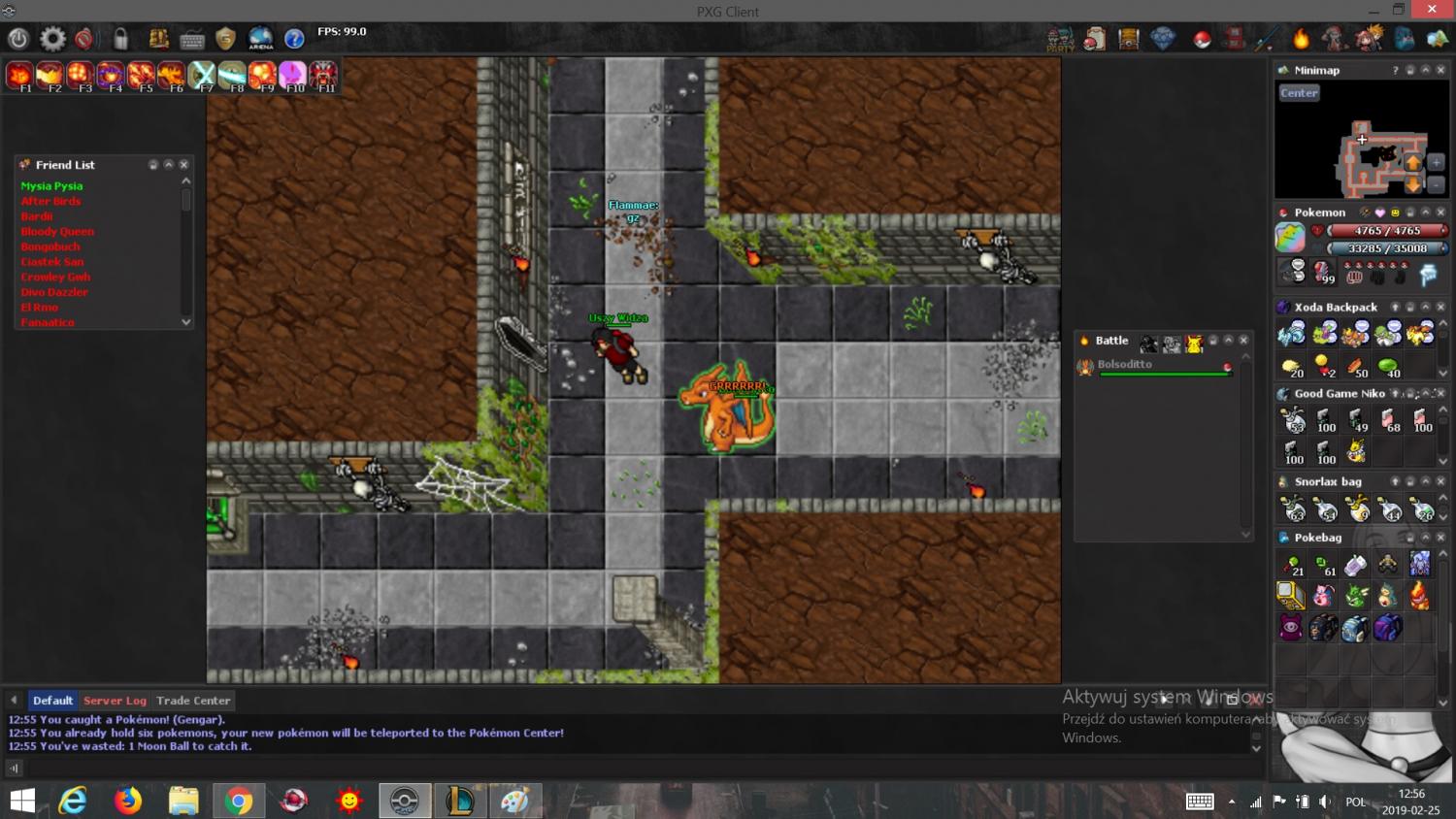Image resolution: width=1456 pixels, height=819 pixels.
Task: Switch to the Server Log tab
Action: coord(115,701)
